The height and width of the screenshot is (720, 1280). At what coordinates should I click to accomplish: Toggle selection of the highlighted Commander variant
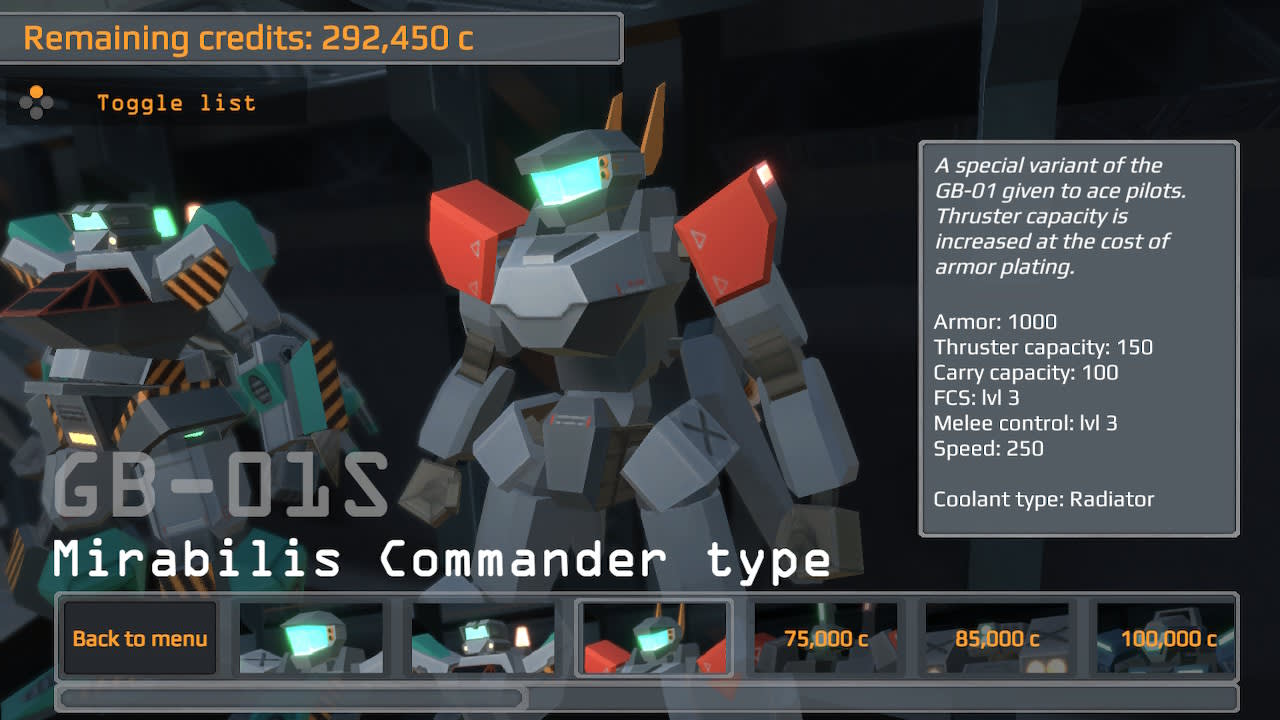tap(653, 637)
